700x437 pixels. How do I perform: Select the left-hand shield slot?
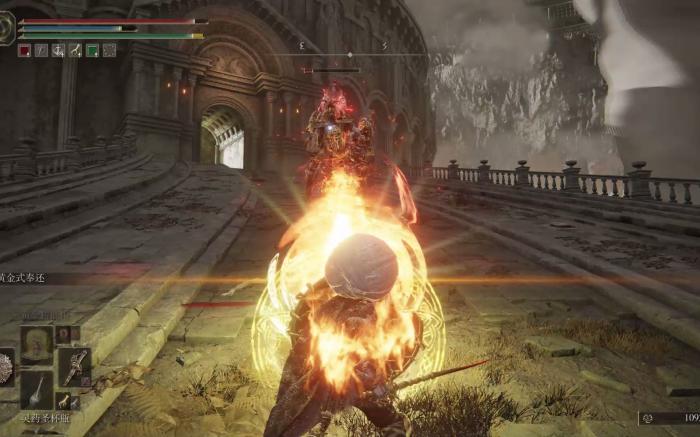tap(5, 367)
